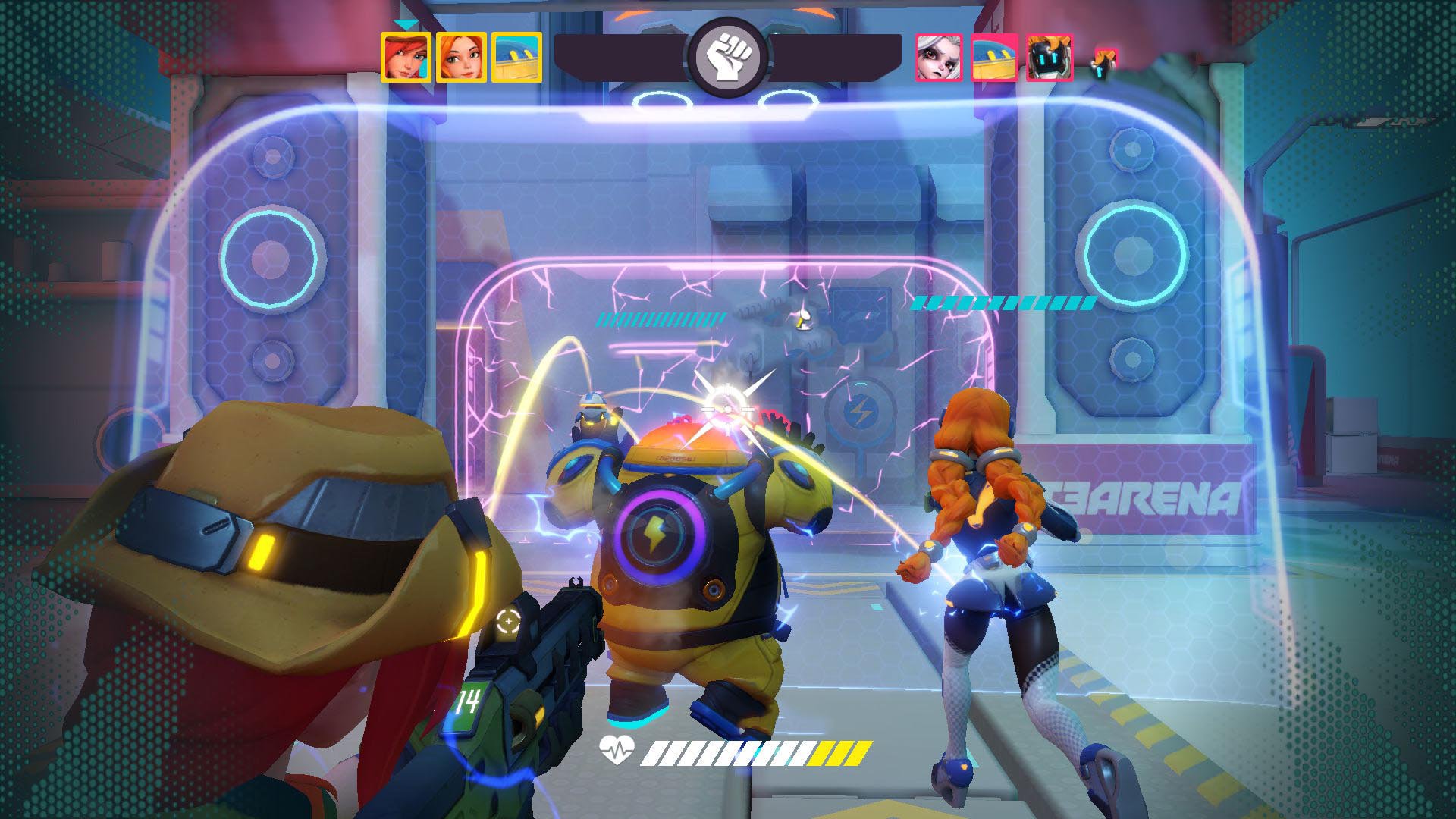Click the fist objective emblem
1456x819 pixels.
point(727,58)
